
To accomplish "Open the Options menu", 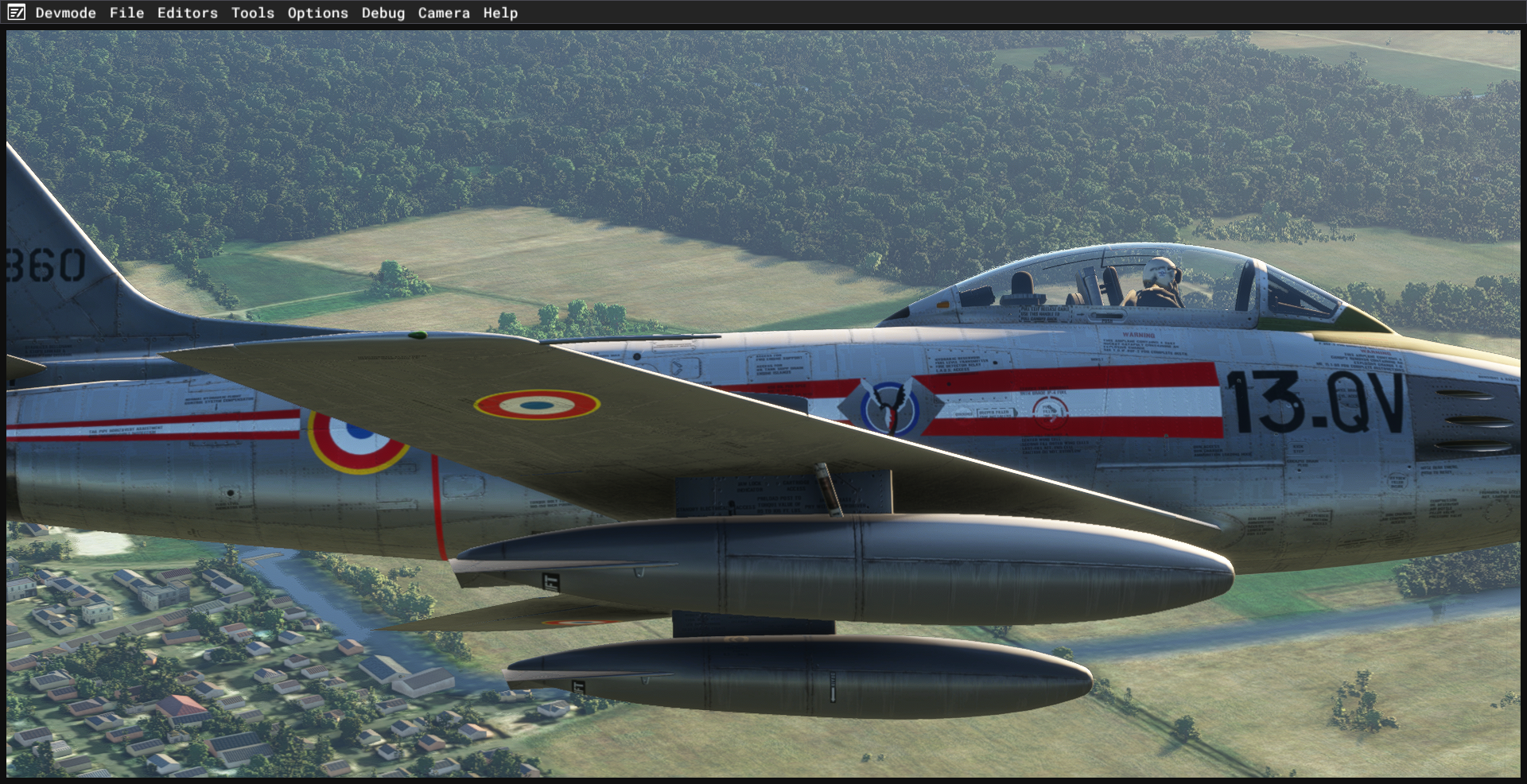I will pyautogui.click(x=317, y=13).
